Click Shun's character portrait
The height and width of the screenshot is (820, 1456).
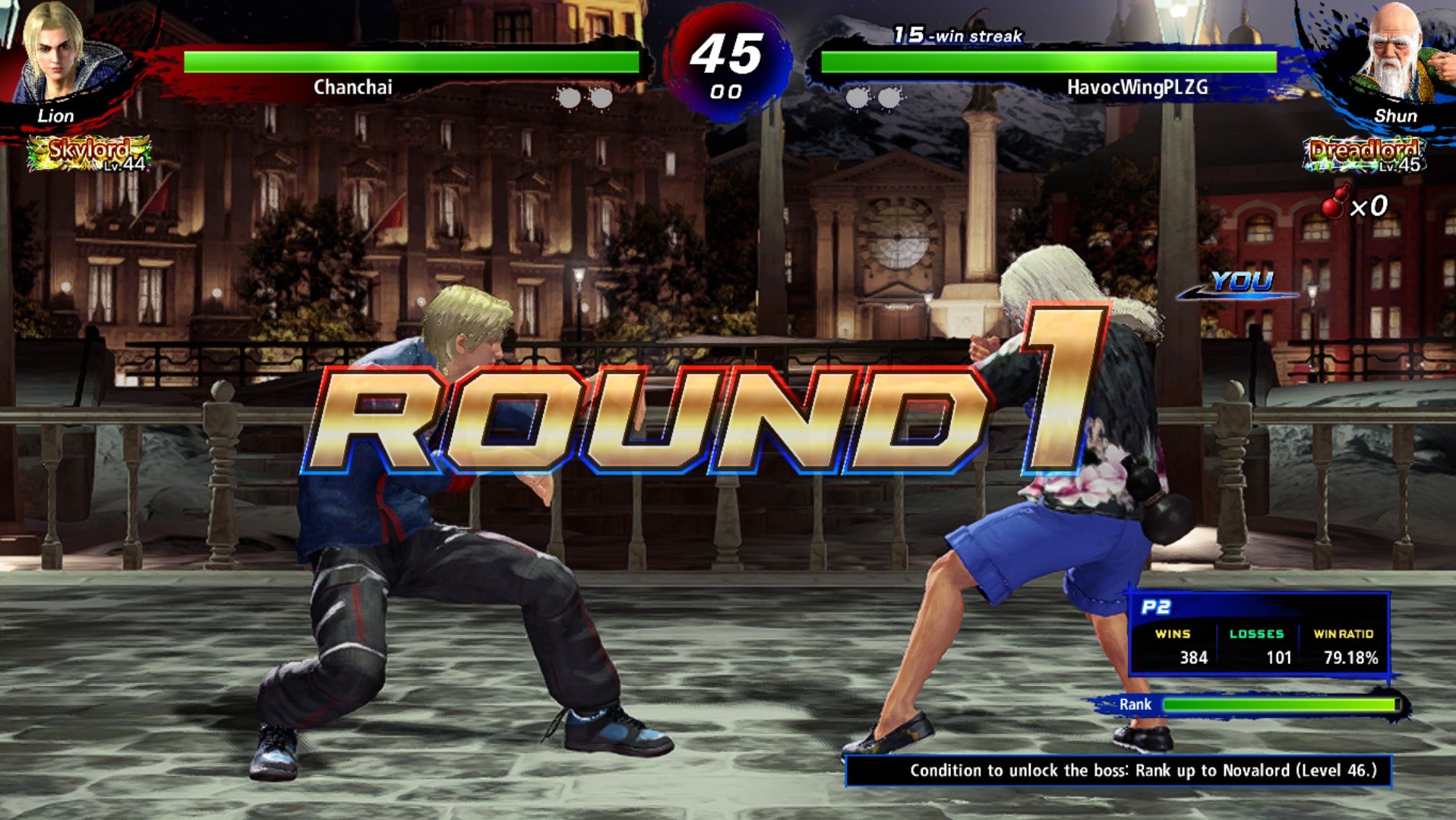(x=1397, y=53)
